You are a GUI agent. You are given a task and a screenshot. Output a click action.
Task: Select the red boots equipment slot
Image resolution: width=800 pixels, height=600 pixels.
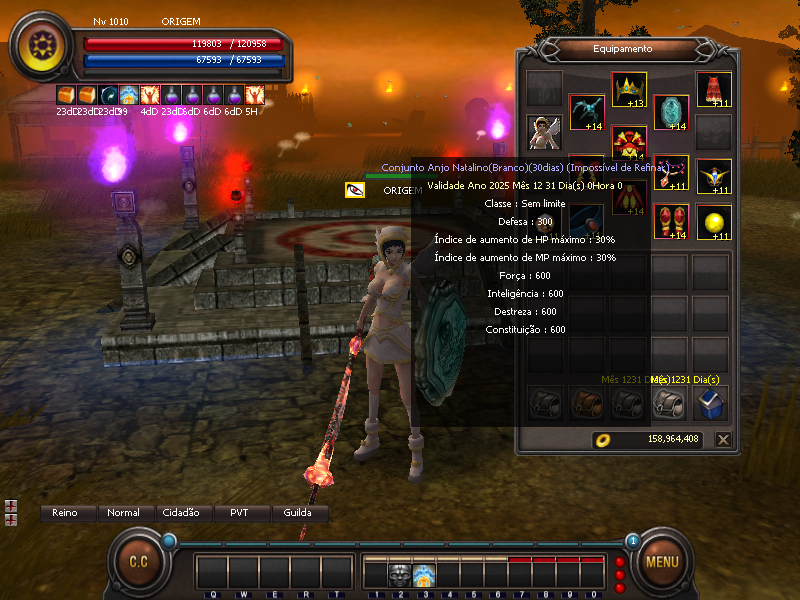coord(671,221)
